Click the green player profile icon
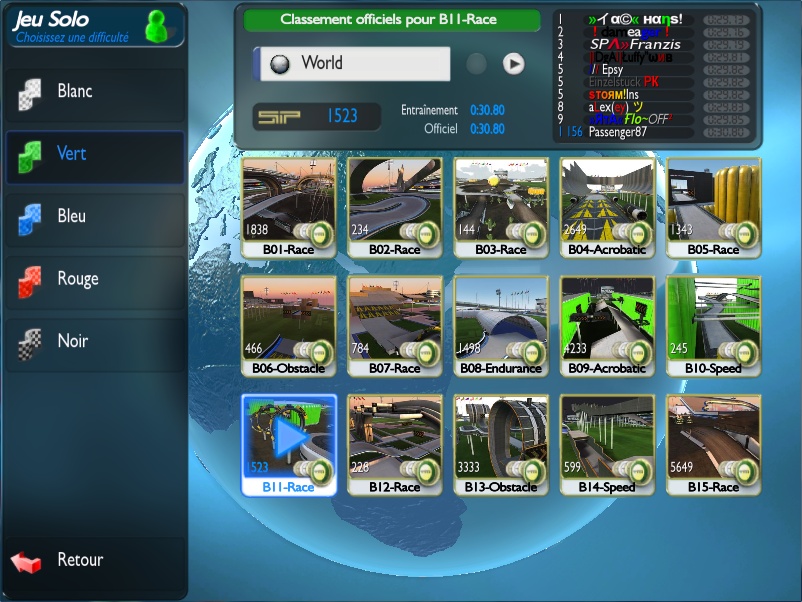The width and height of the screenshot is (802, 602). coord(157,26)
